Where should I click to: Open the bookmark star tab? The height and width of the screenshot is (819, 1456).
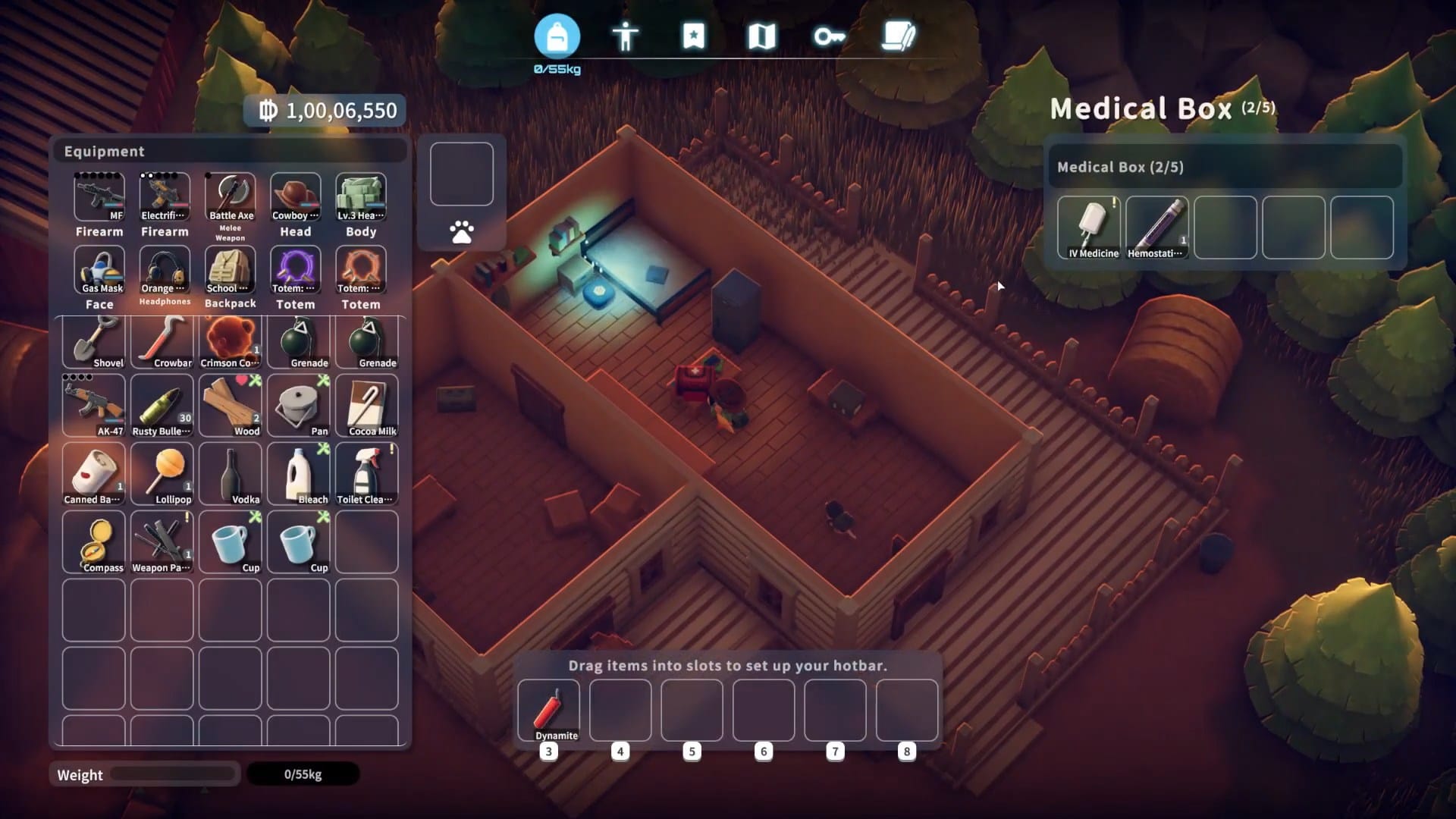(693, 36)
